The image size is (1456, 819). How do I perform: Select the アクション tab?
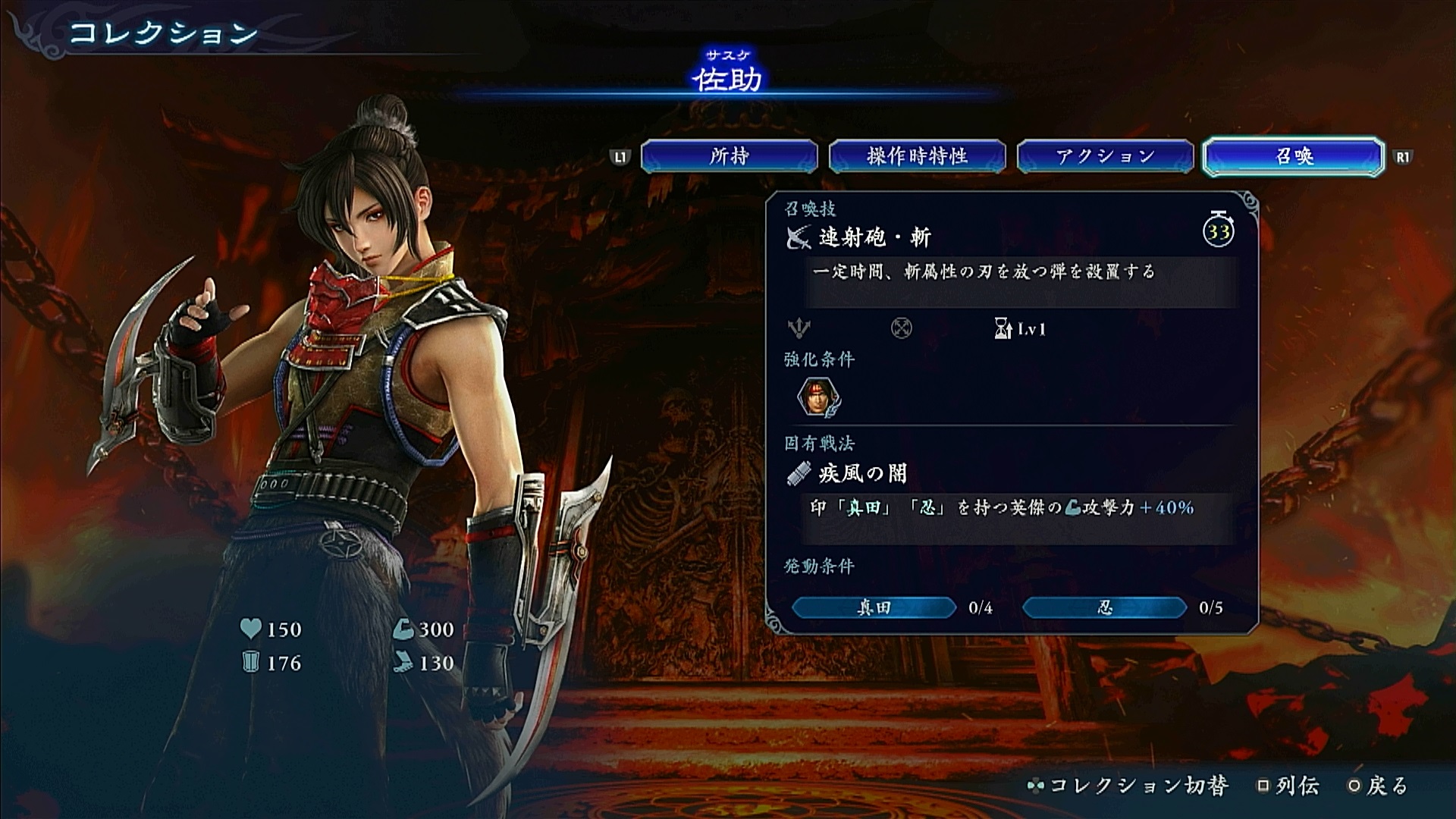1105,156
